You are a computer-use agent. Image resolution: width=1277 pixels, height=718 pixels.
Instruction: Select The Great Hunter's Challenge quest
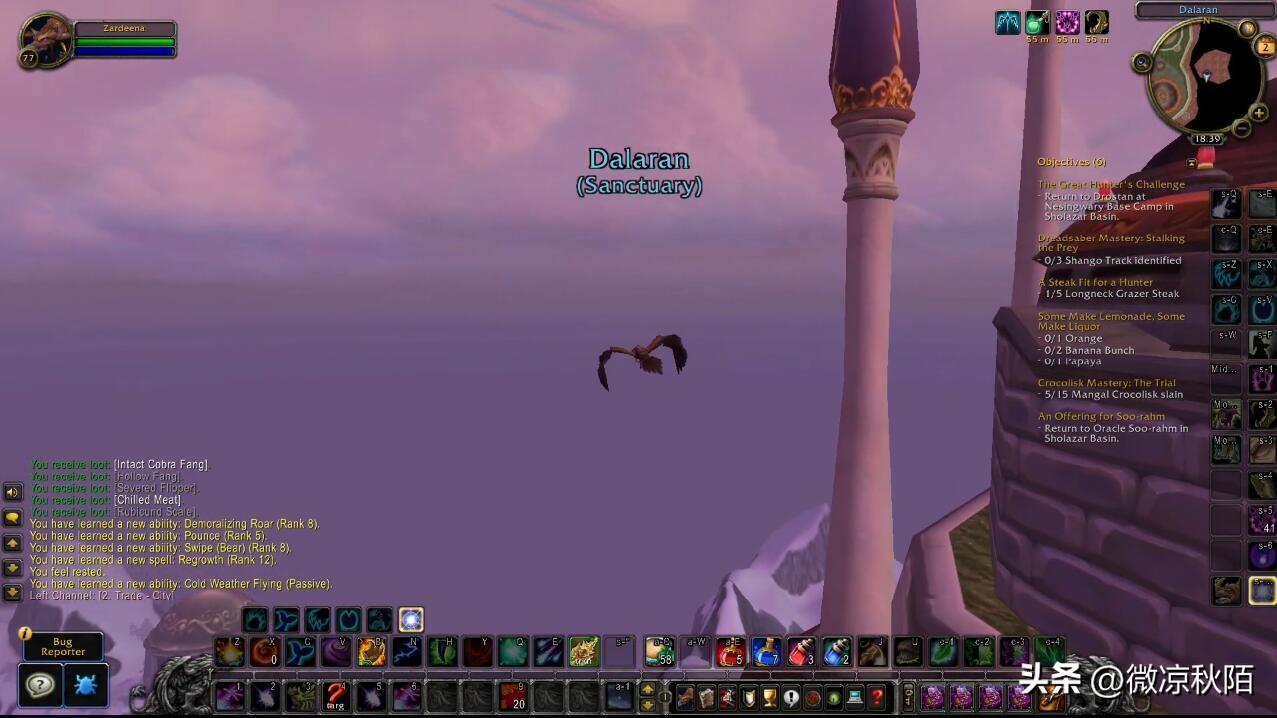click(1110, 184)
